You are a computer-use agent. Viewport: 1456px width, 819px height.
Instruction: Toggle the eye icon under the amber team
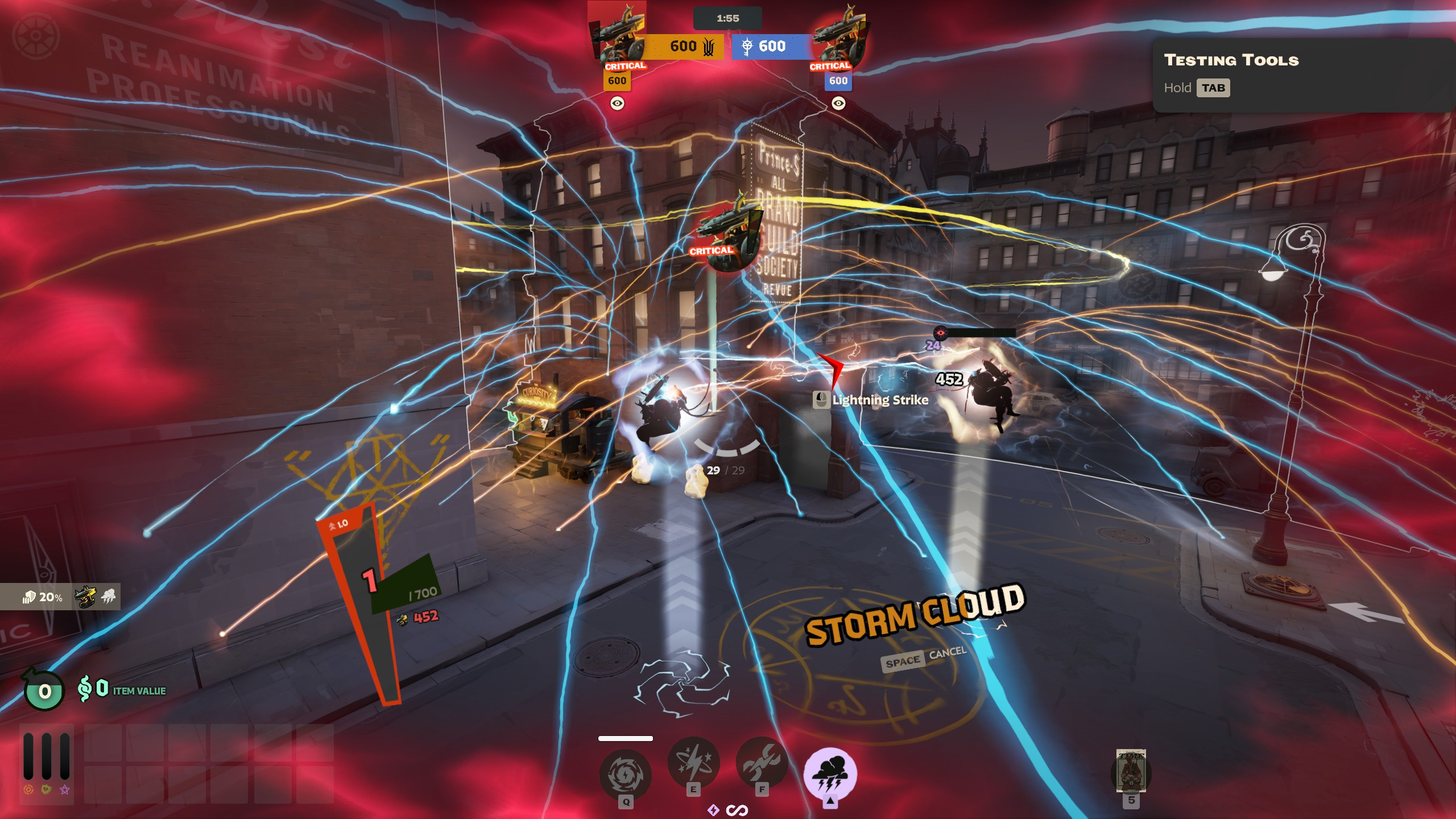[x=617, y=104]
